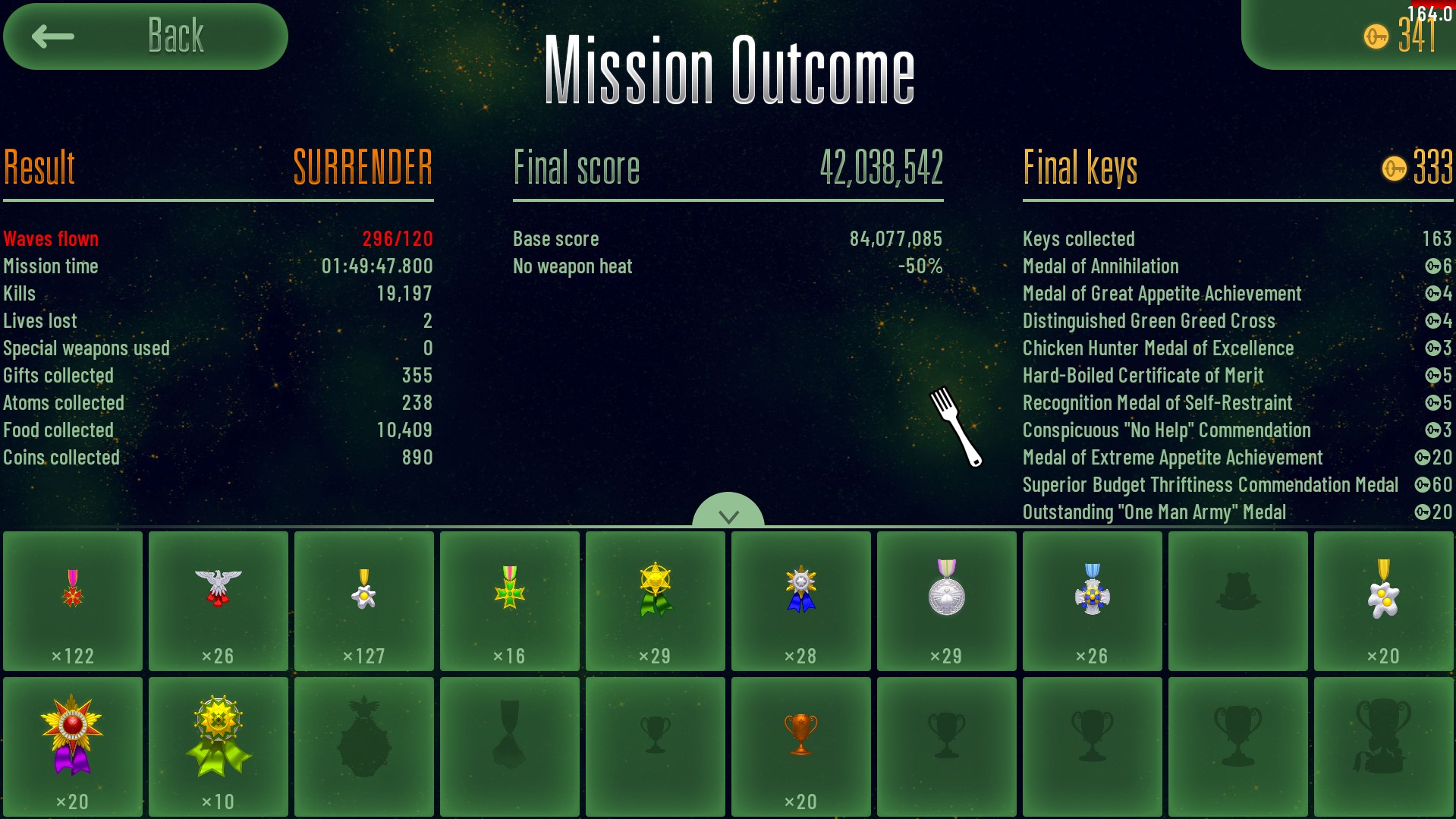This screenshot has width=1456, height=819.
Task: Choose the round silver medal ×29
Action: click(x=947, y=600)
